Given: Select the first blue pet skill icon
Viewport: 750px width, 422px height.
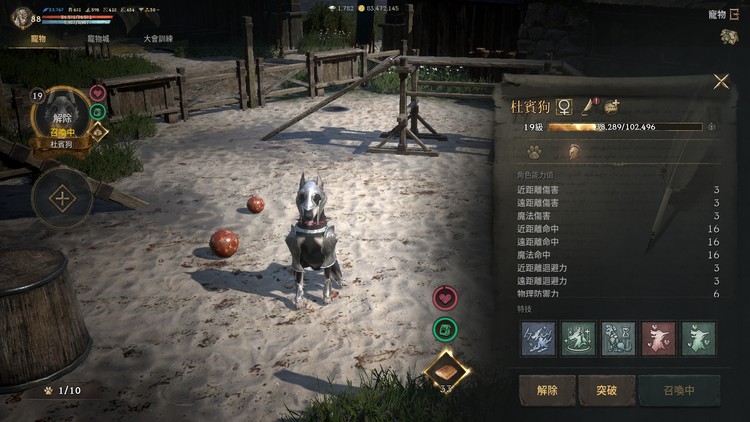Looking at the screenshot, I should click(538, 338).
